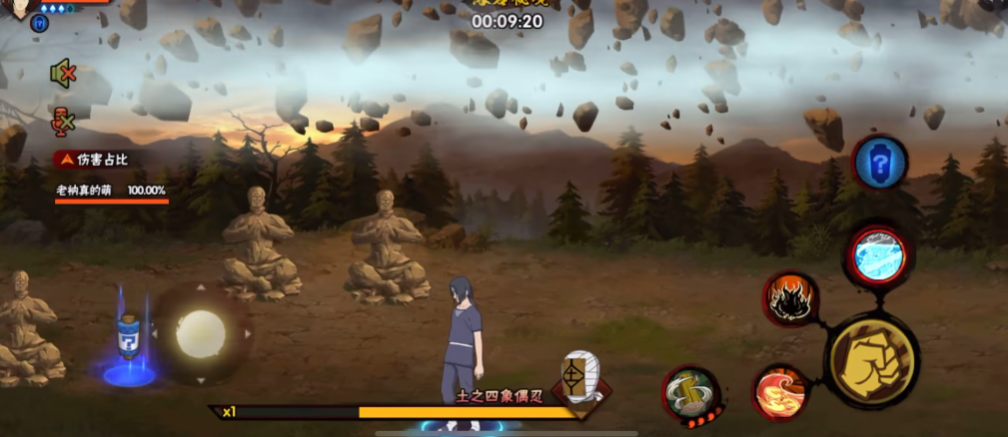The width and height of the screenshot is (1008, 437).
Task: Toggle the muted microphone icon
Action: [63, 121]
